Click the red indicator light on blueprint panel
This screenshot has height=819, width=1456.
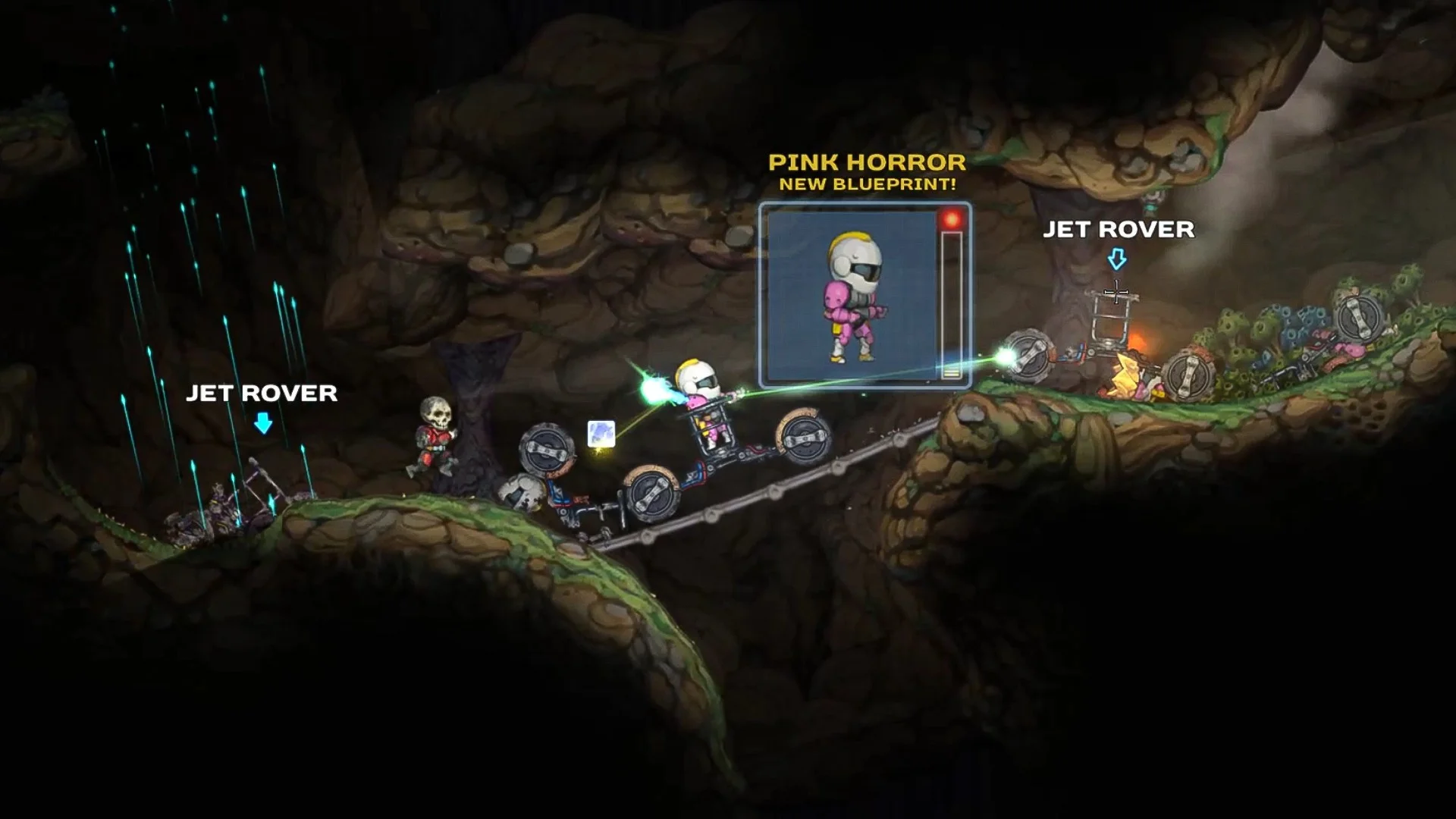tap(952, 219)
